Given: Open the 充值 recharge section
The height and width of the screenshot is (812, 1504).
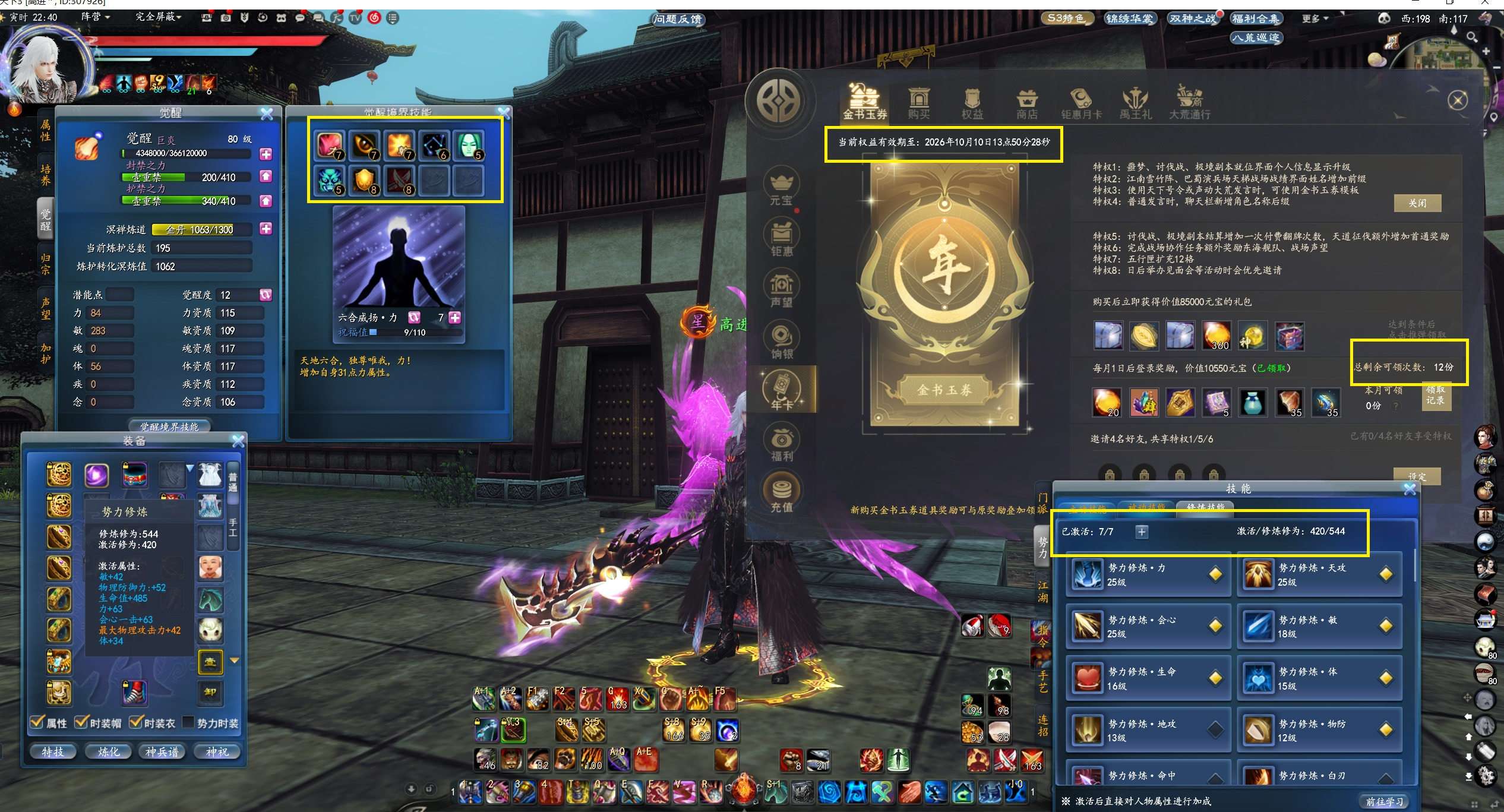Looking at the screenshot, I should (x=782, y=494).
